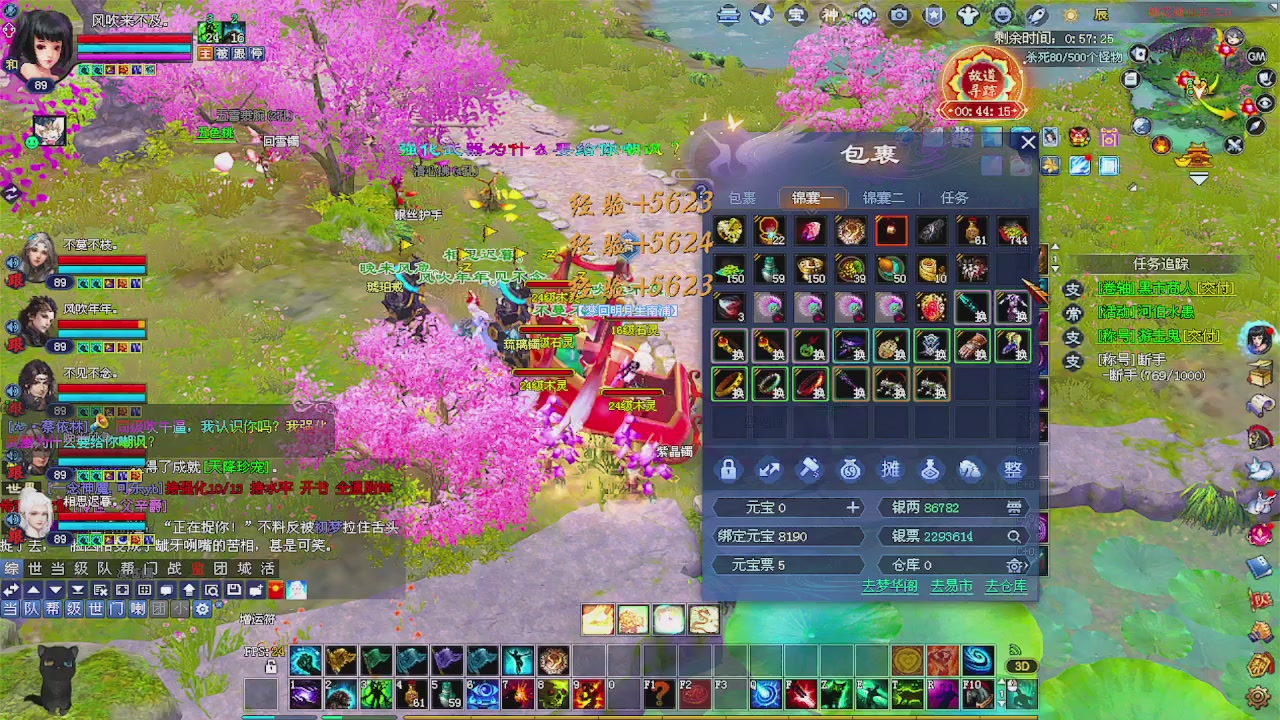The height and width of the screenshot is (720, 1280).
Task: Click the swap arrows icon in the bag panel
Action: tap(769, 470)
